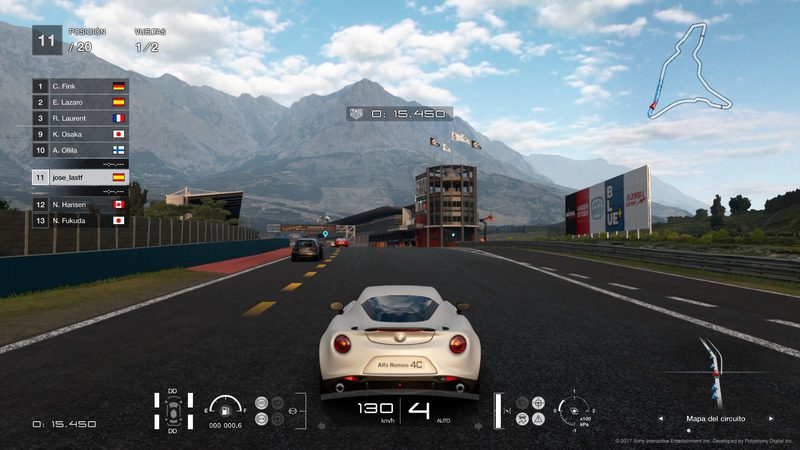The image size is (800, 450).
Task: Highlight jose_lastf's player row
Action: coord(80,177)
